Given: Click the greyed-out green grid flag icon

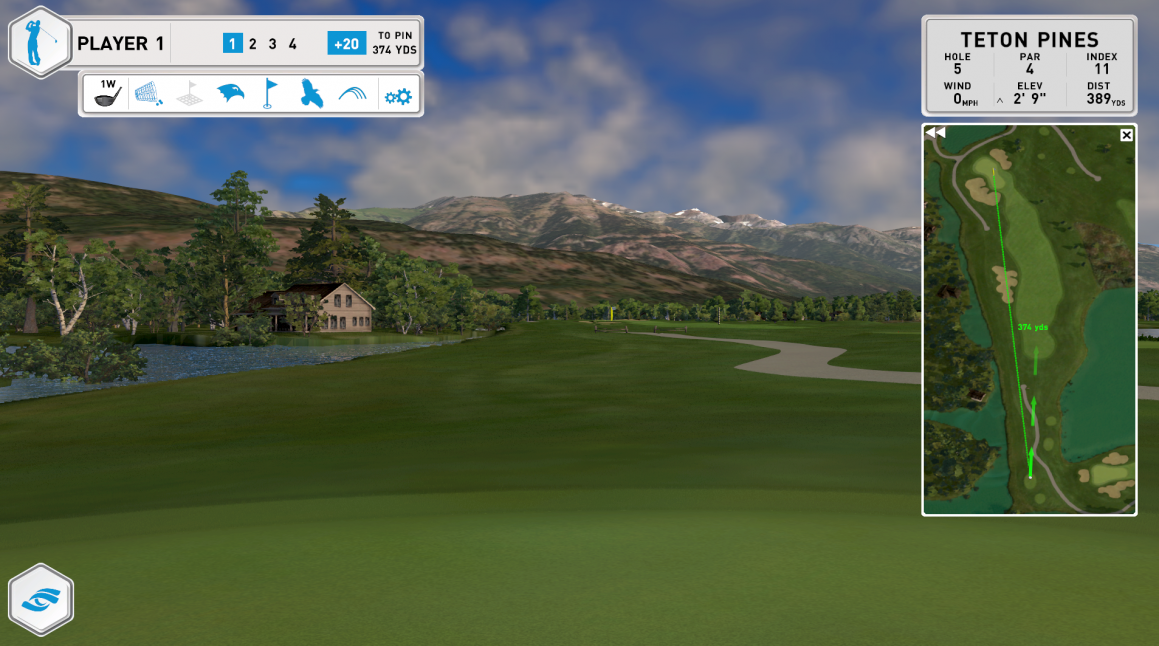Looking at the screenshot, I should 190,94.
